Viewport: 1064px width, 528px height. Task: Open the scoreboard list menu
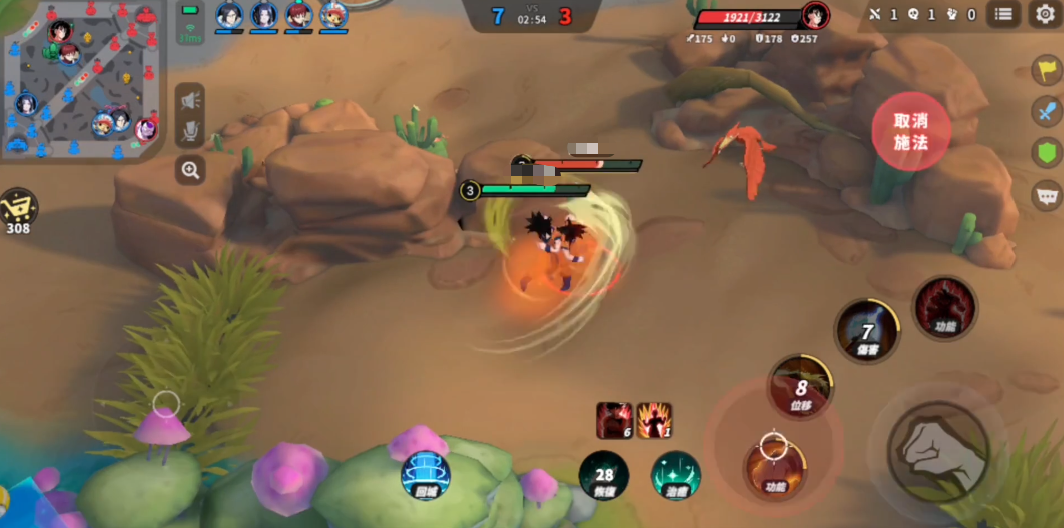pyautogui.click(x=1003, y=14)
